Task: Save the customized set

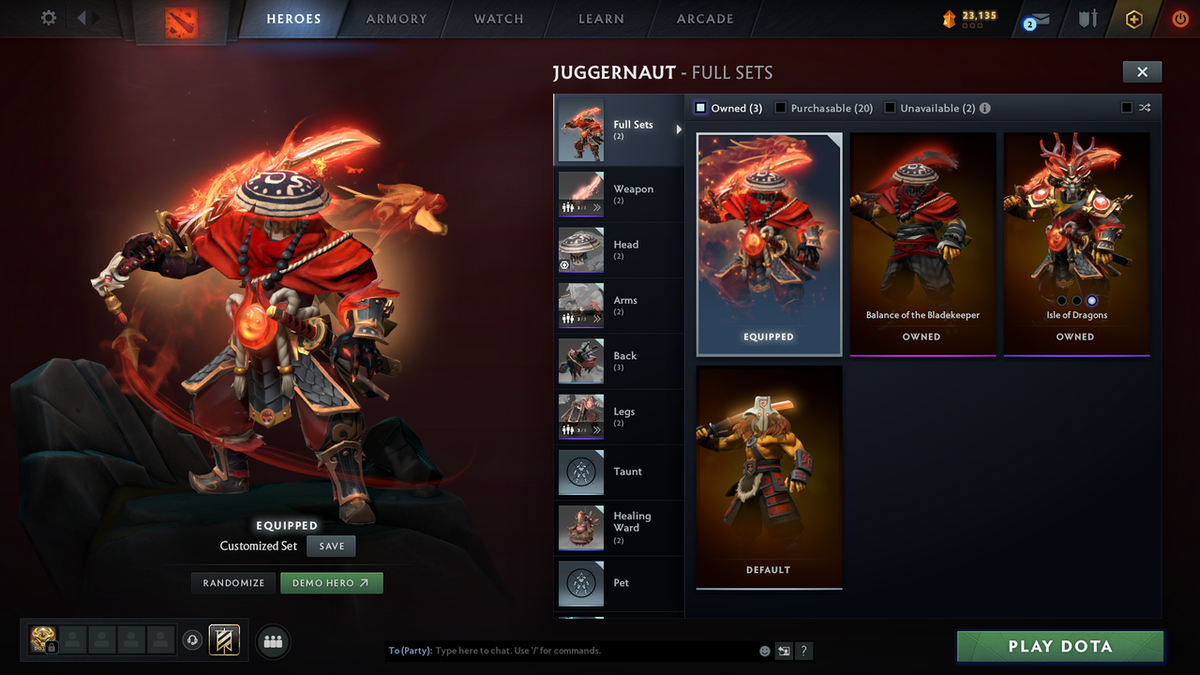Action: tap(331, 546)
